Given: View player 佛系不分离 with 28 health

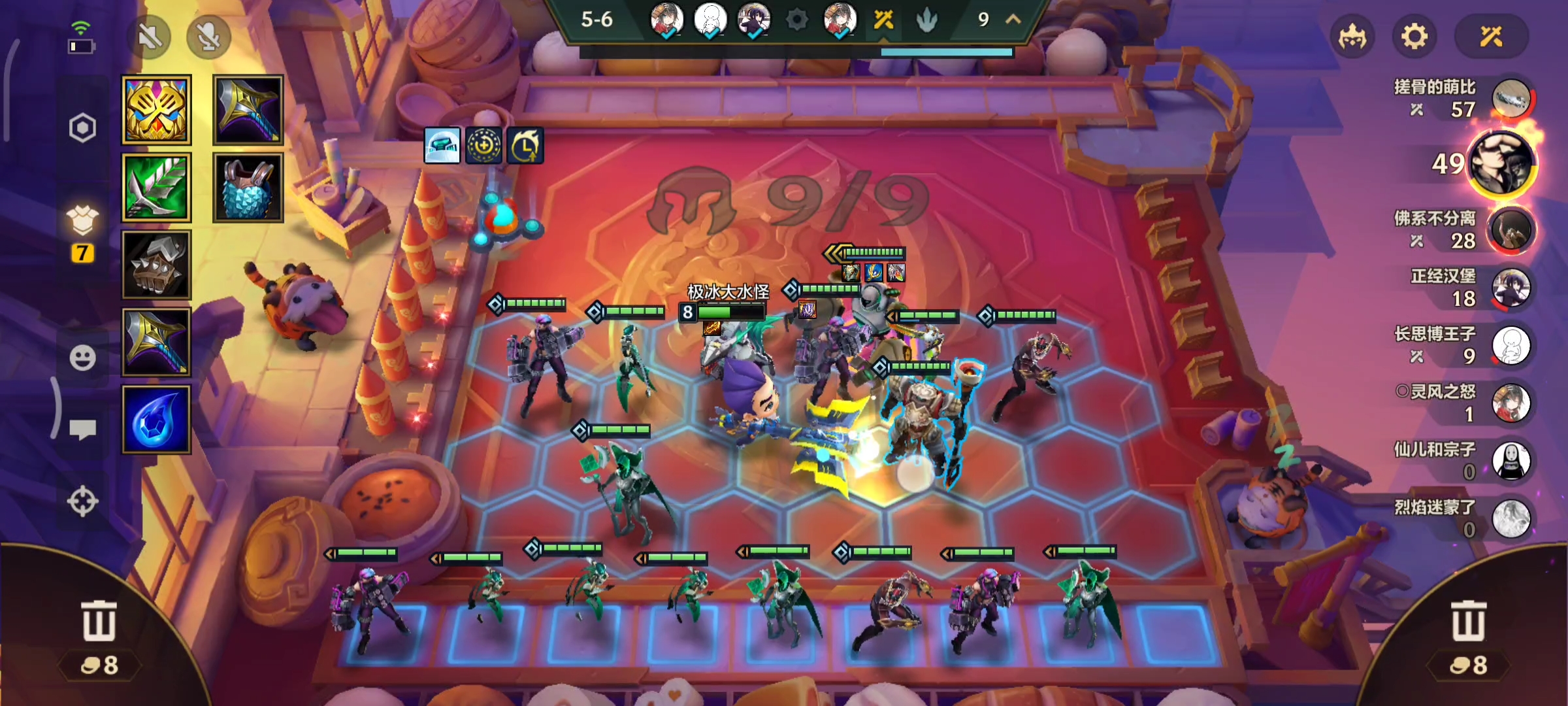Looking at the screenshot, I should click(1511, 229).
